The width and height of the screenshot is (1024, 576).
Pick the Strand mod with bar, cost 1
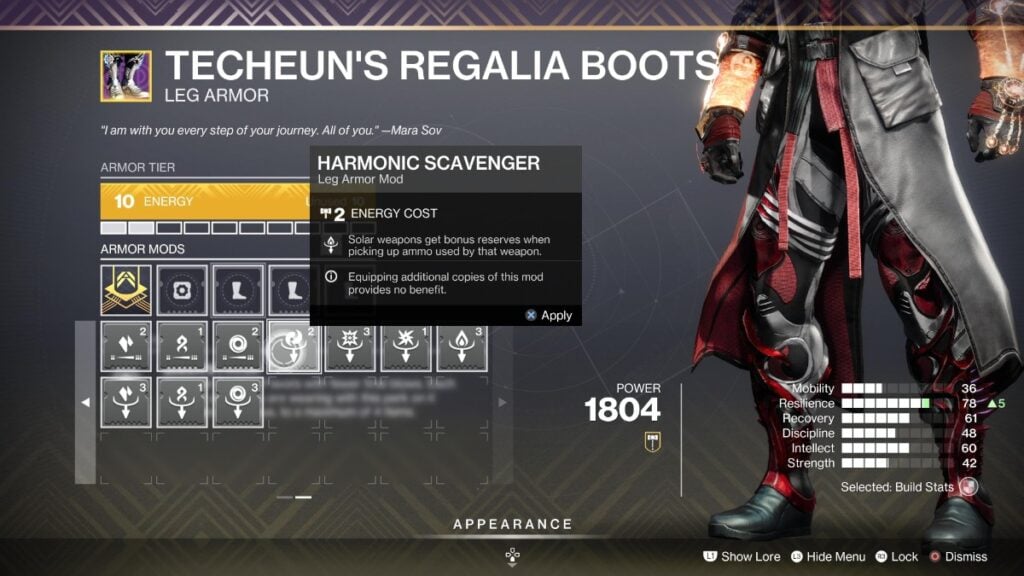pyautogui.click(x=182, y=347)
